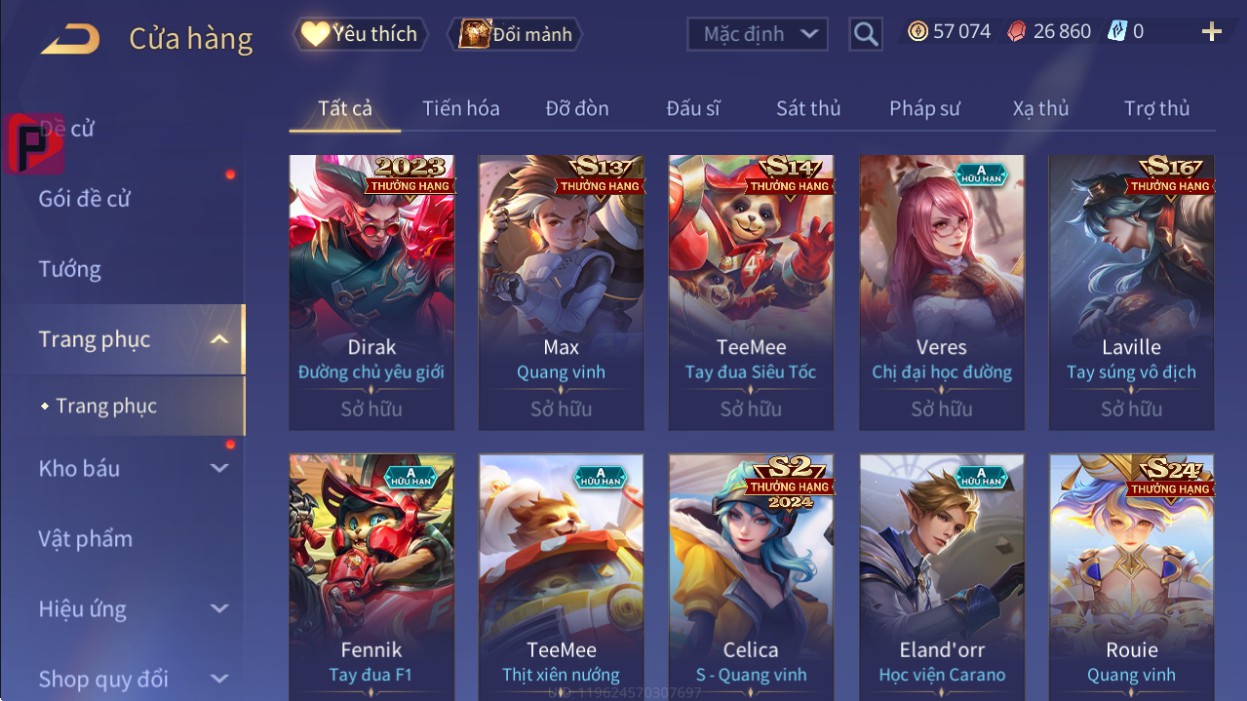Go back using the arrow button
This screenshot has width=1247, height=701.
pyautogui.click(x=70, y=39)
